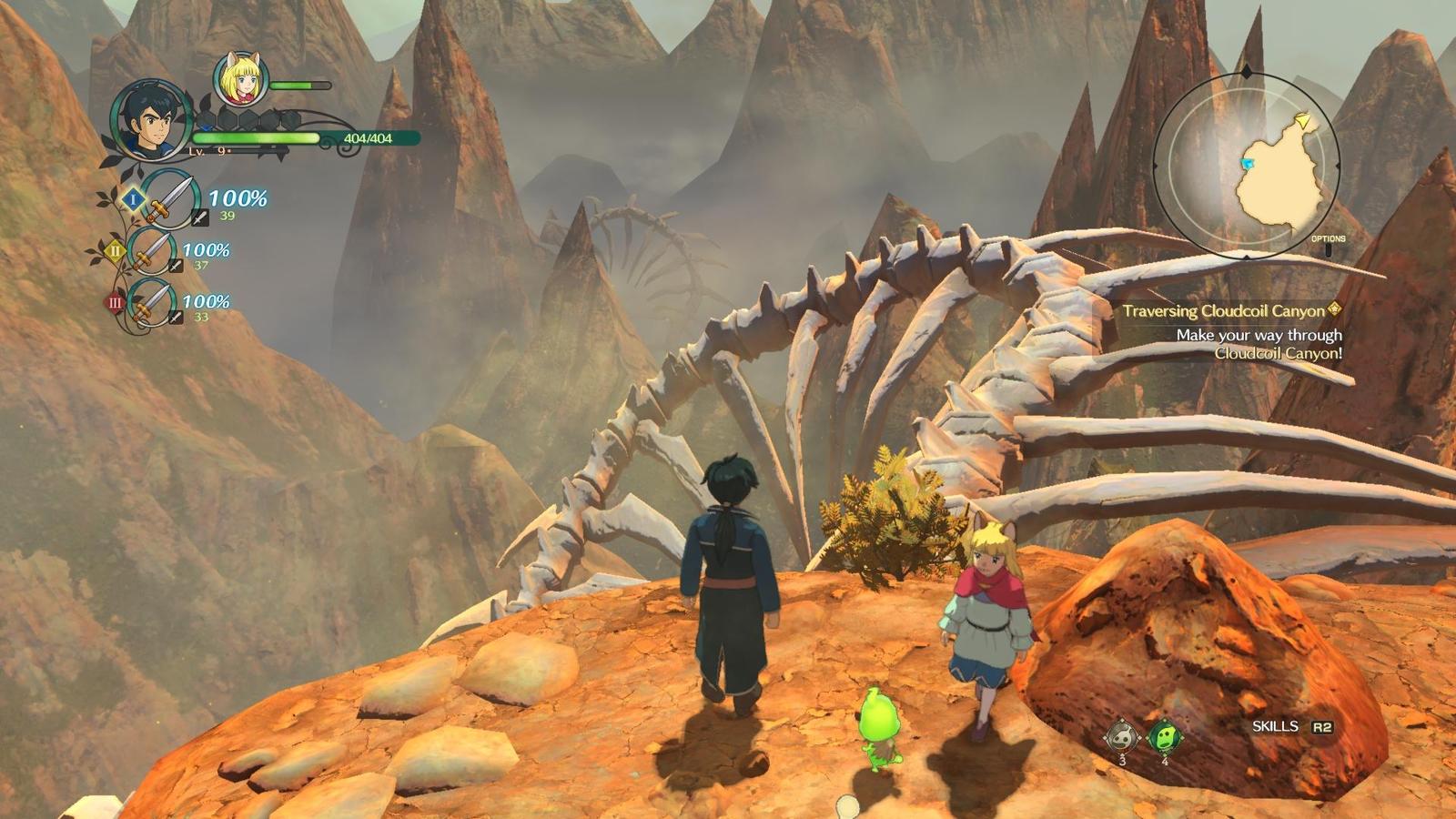Select the green higgledy icon numbered 4
Viewport: 1456px width, 819px height.
coord(1163,735)
